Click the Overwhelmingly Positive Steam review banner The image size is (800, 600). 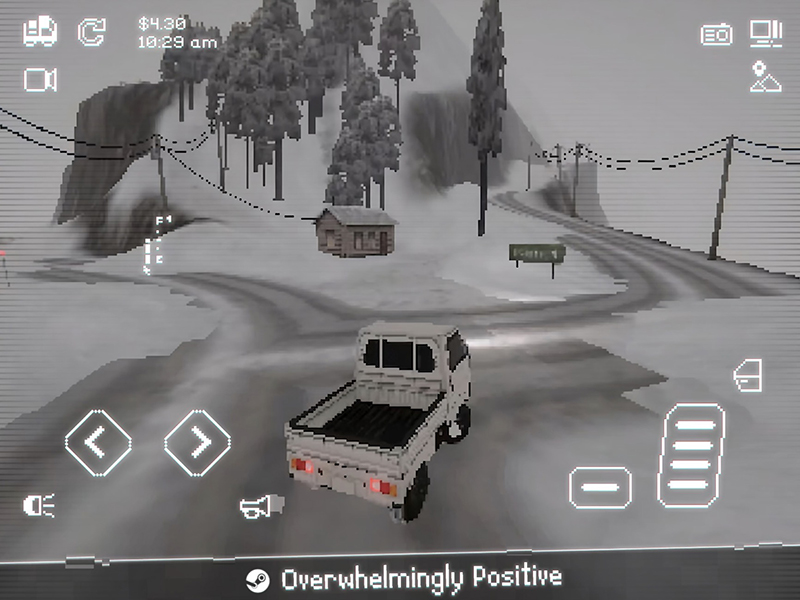404,579
